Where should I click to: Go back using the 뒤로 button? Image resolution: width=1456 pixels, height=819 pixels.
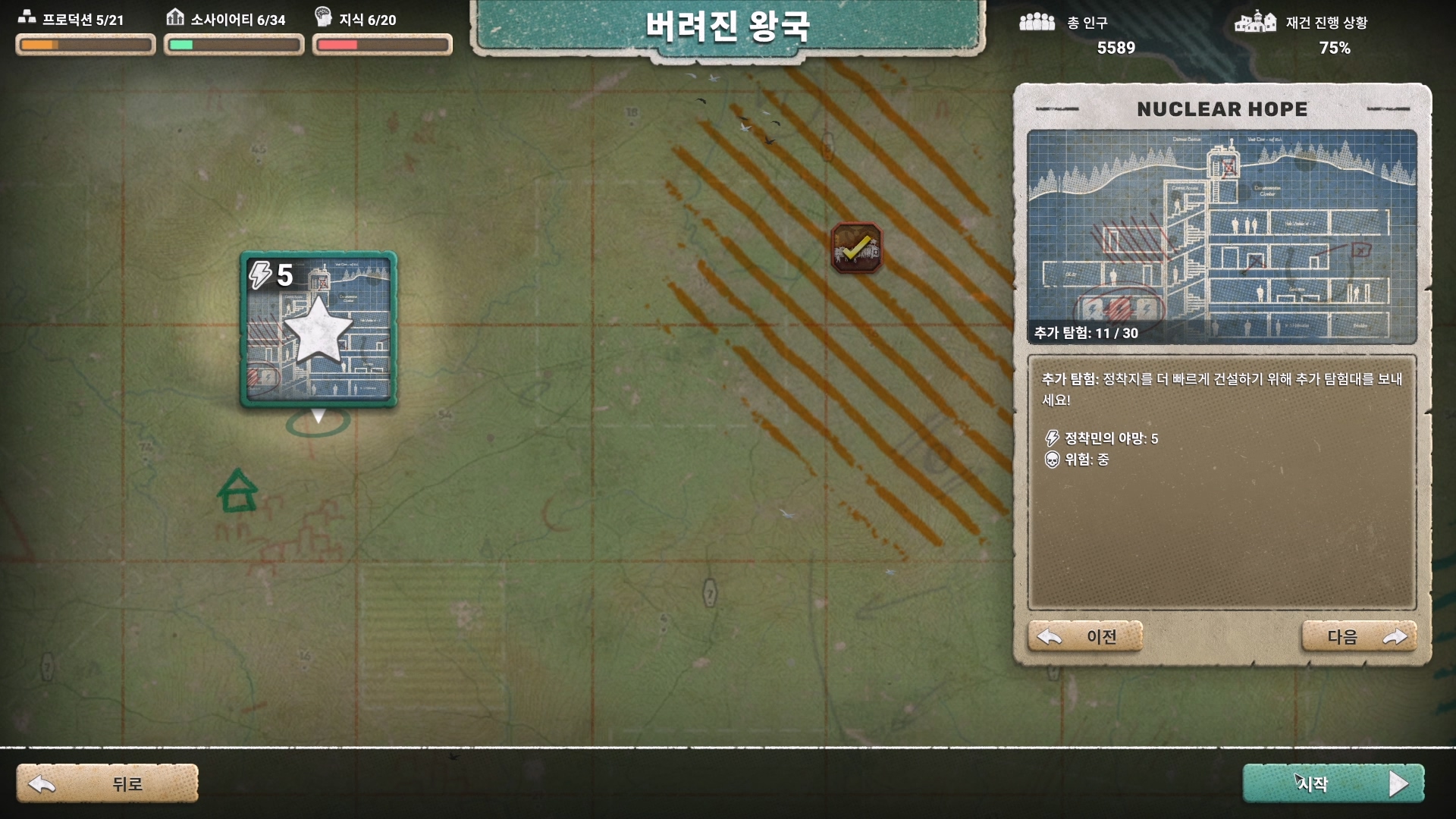[108, 783]
